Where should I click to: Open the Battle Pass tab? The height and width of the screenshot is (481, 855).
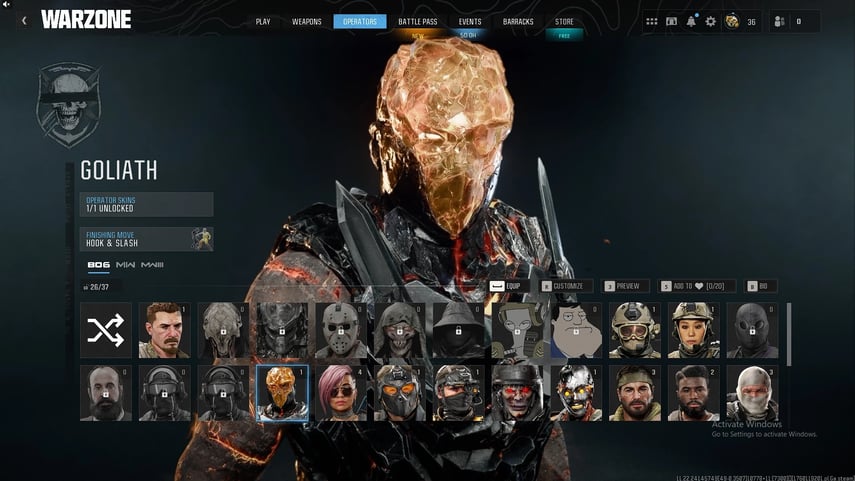[x=416, y=21]
